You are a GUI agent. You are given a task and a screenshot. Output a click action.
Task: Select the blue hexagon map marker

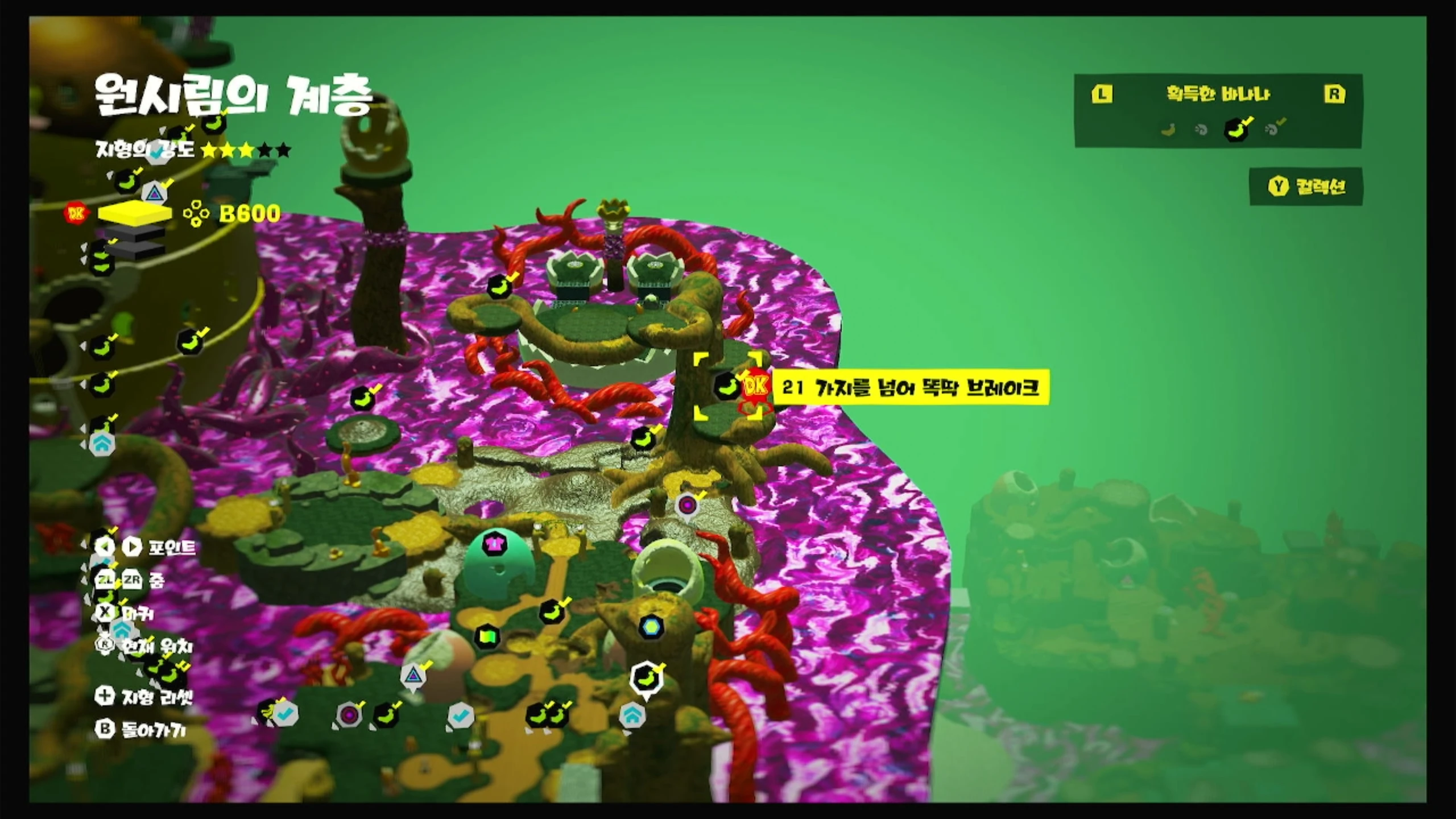(651, 627)
